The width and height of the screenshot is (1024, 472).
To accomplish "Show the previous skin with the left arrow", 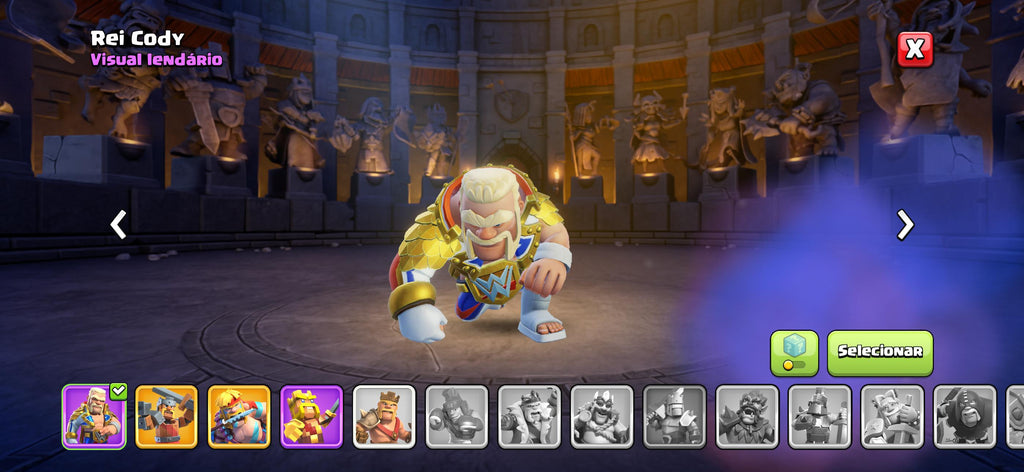I will 118,225.
